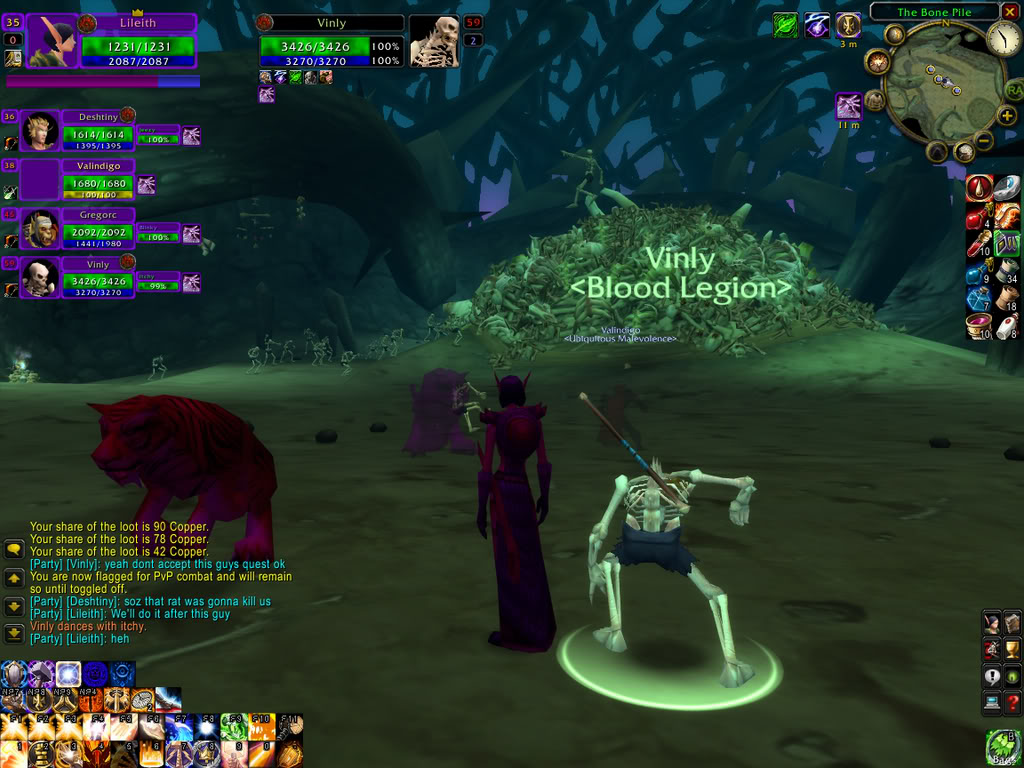Viewport: 1024px width, 768px height.
Task: Click the green leaf buff icon
Action: 786,25
